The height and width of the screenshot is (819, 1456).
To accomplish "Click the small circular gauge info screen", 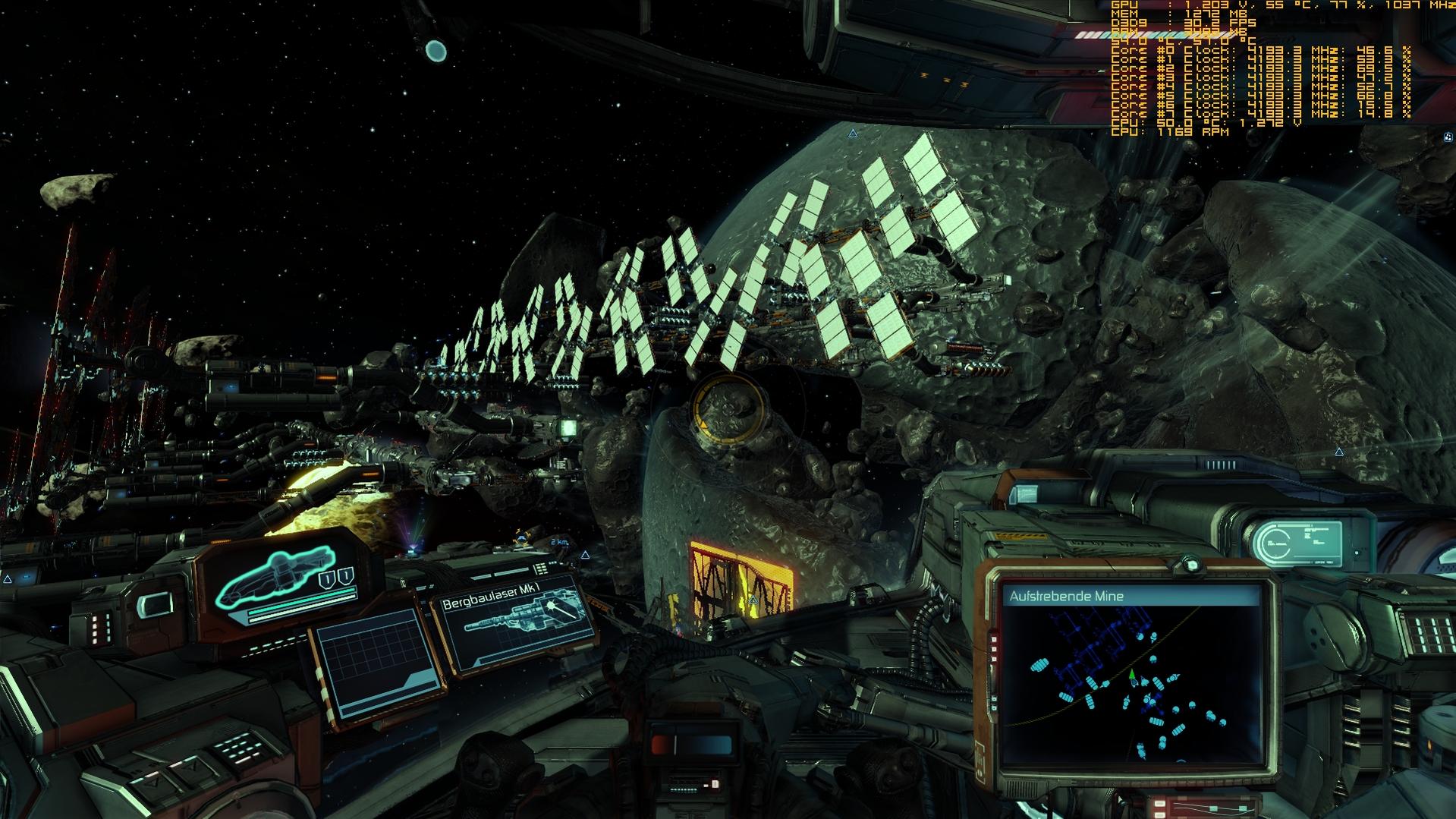I will tap(1297, 542).
